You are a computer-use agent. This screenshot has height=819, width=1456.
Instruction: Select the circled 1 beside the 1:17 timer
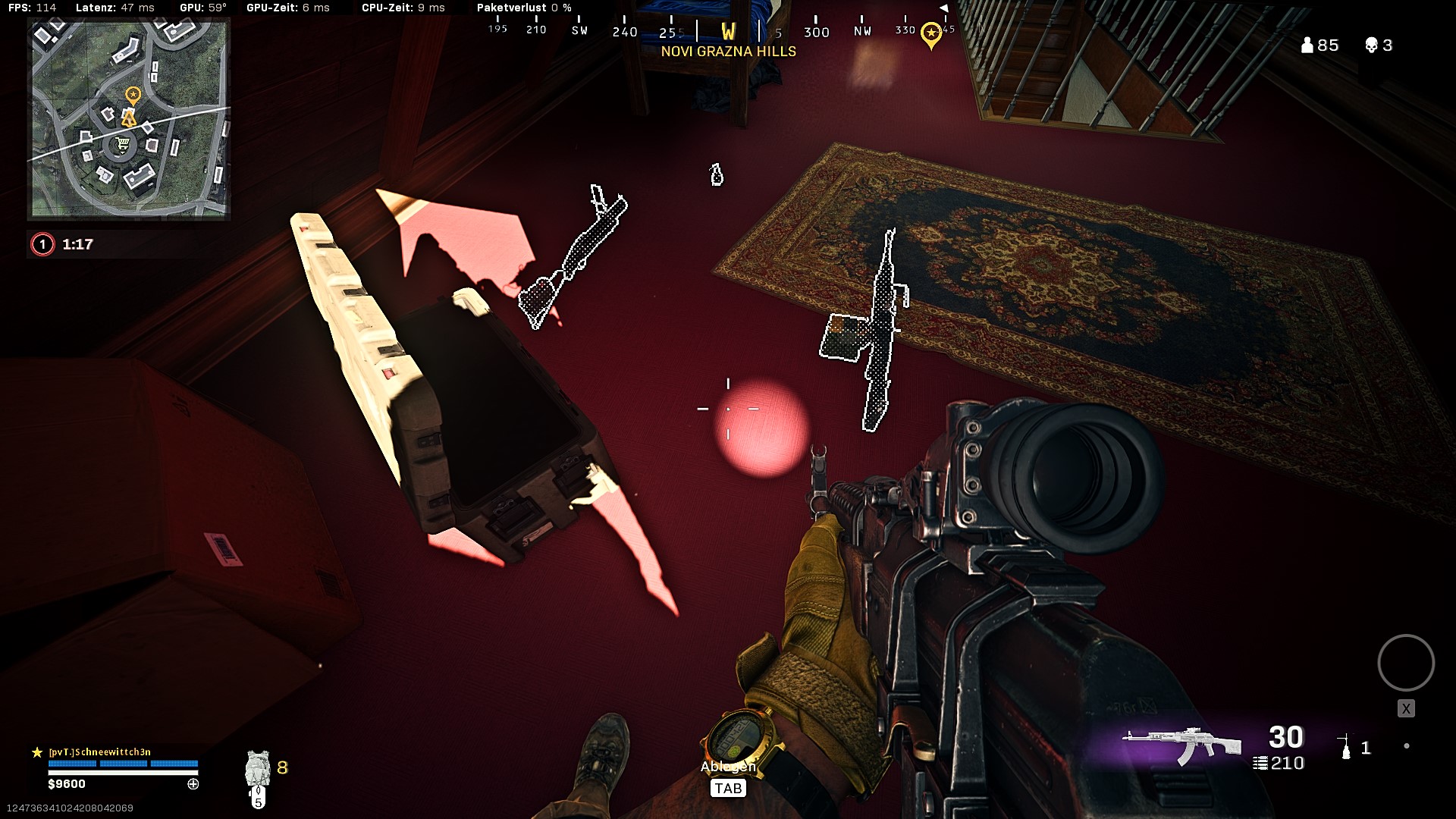(42, 244)
